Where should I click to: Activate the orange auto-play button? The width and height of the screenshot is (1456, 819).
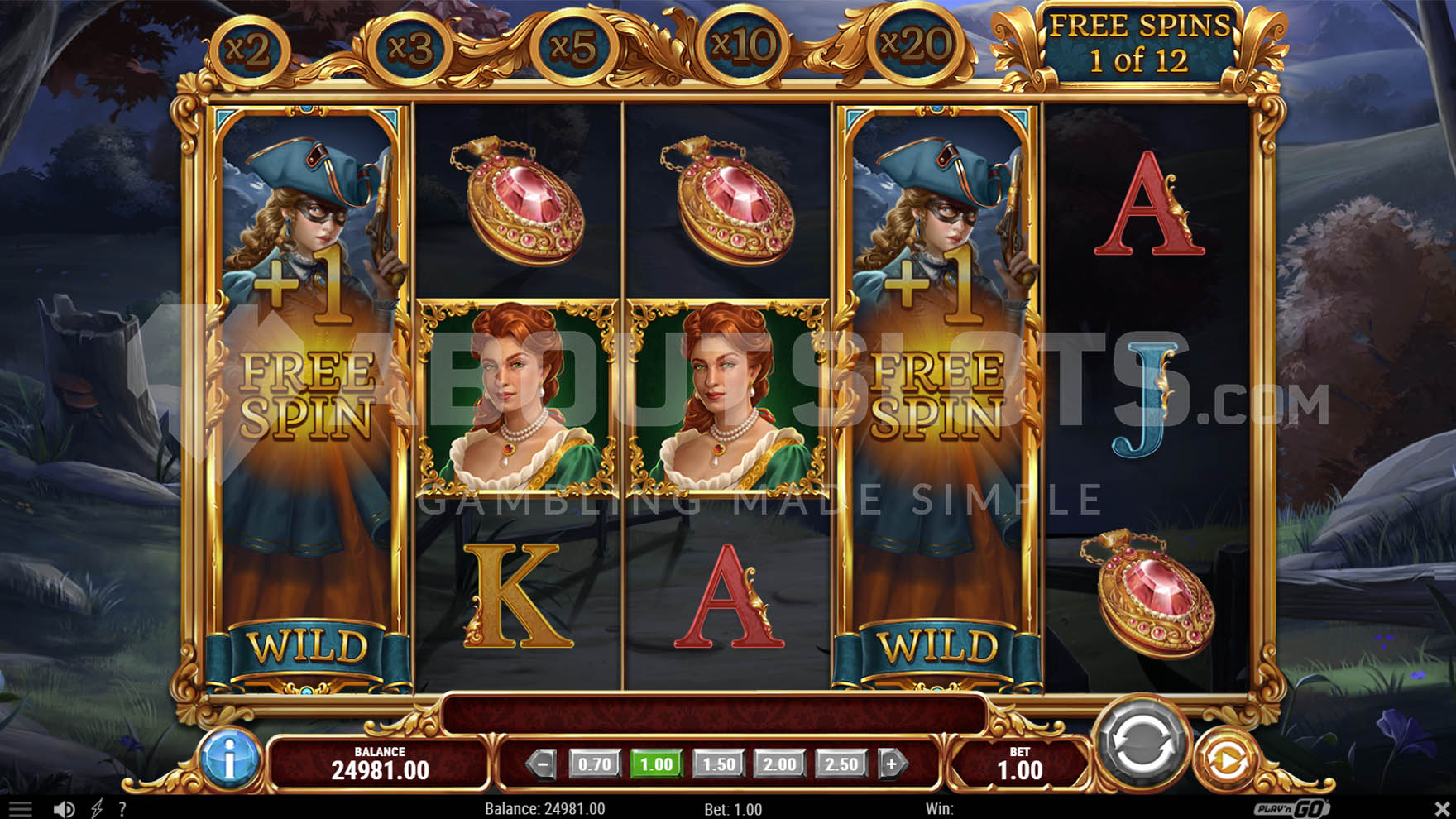click(1226, 759)
